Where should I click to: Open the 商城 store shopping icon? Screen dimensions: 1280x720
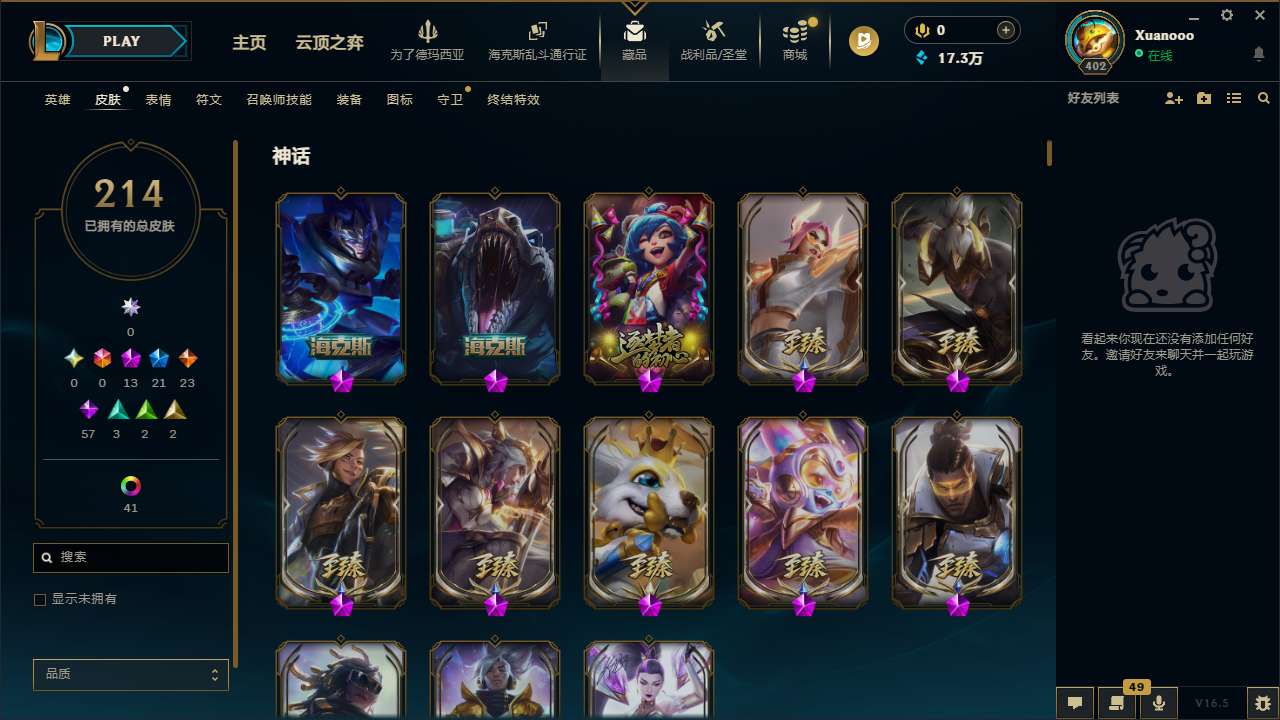(795, 35)
